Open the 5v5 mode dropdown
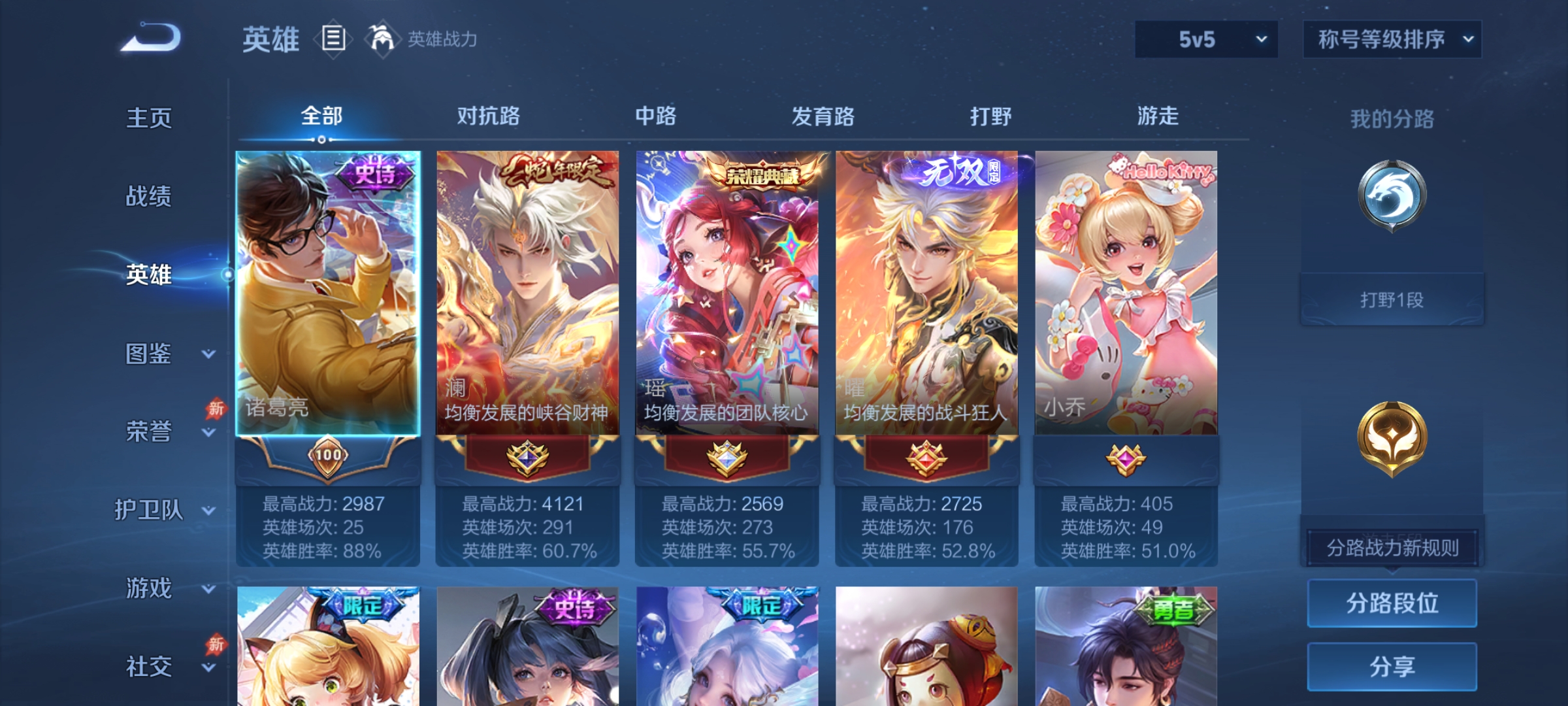1568x706 pixels. [1205, 39]
